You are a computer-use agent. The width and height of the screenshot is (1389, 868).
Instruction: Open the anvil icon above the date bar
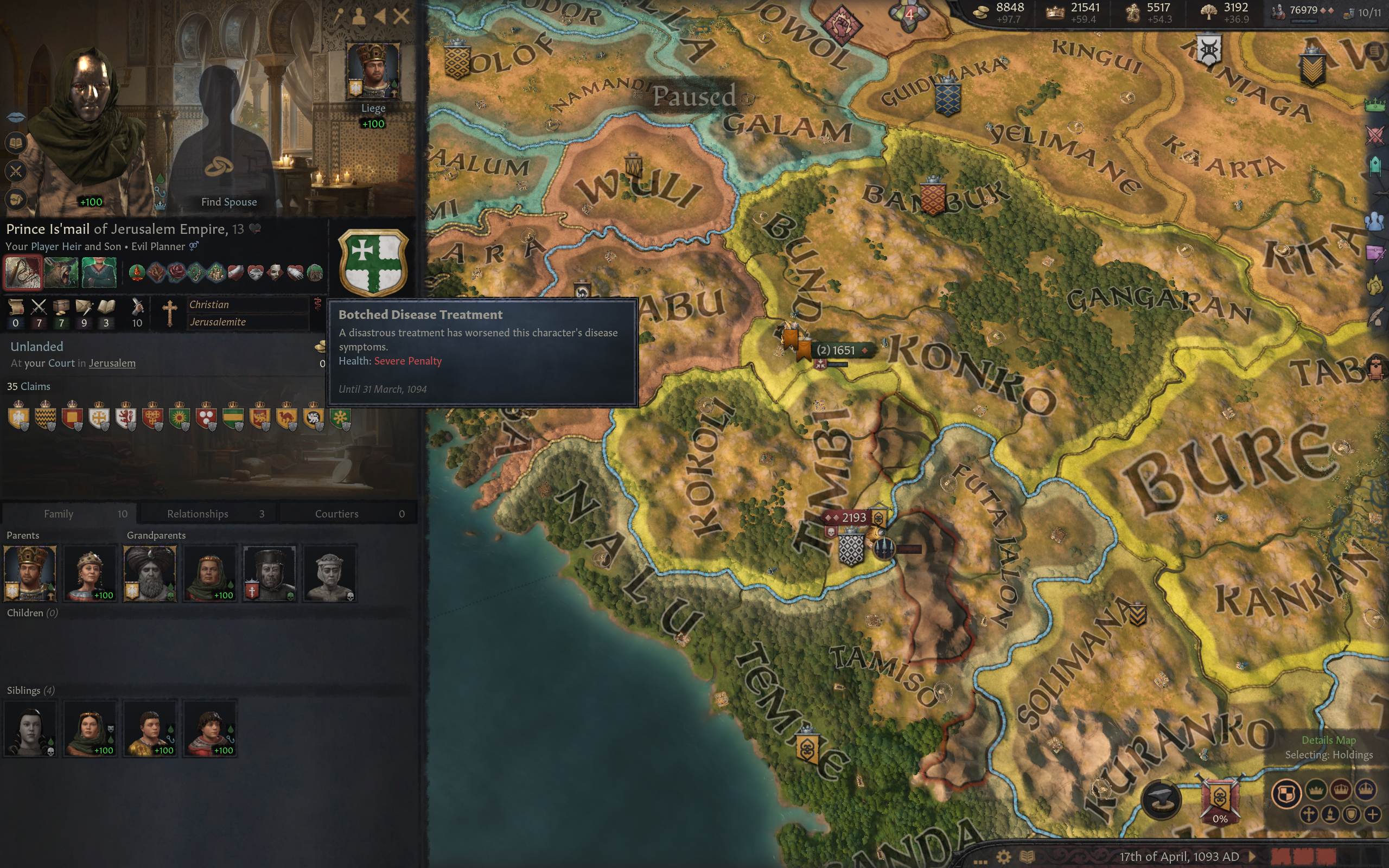click(x=1161, y=799)
